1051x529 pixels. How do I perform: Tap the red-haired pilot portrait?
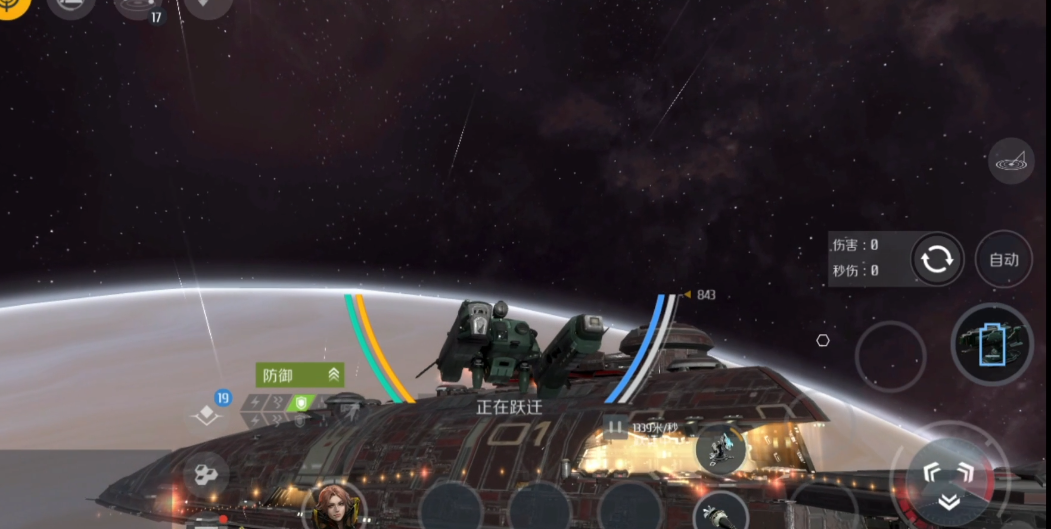pyautogui.click(x=333, y=506)
